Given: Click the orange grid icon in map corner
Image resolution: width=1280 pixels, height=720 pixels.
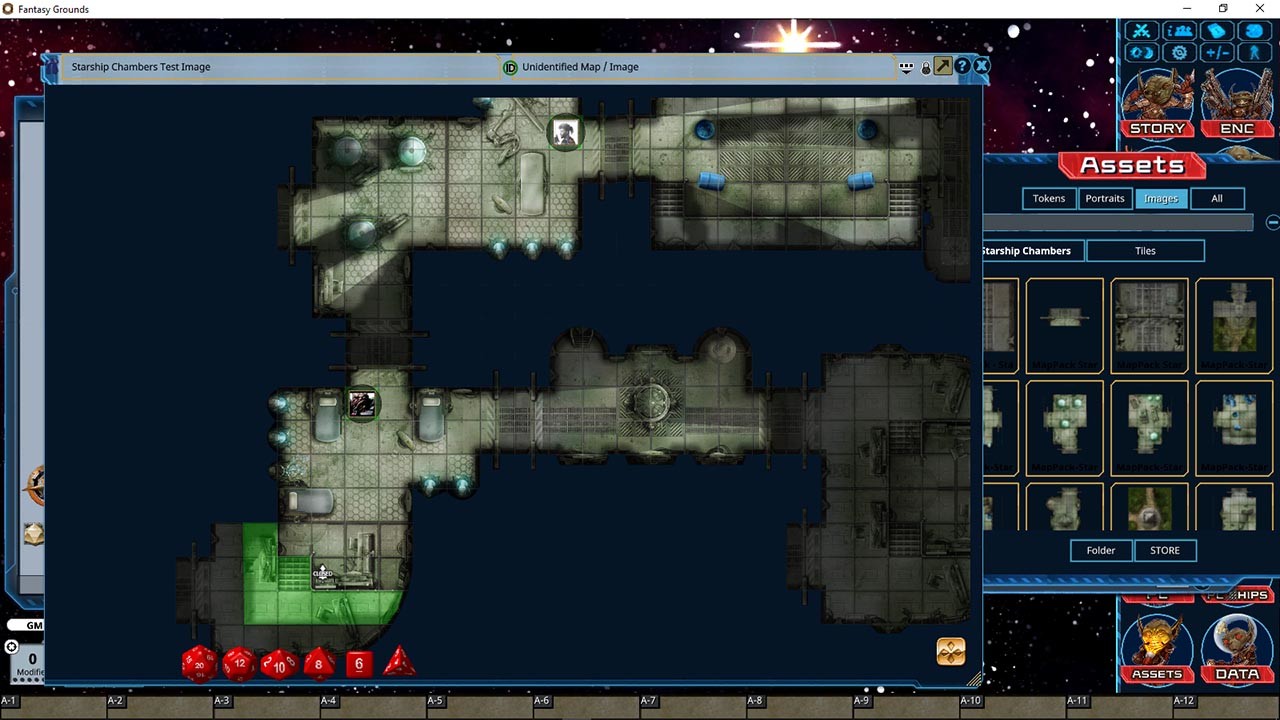Looking at the screenshot, I should click(950, 651).
